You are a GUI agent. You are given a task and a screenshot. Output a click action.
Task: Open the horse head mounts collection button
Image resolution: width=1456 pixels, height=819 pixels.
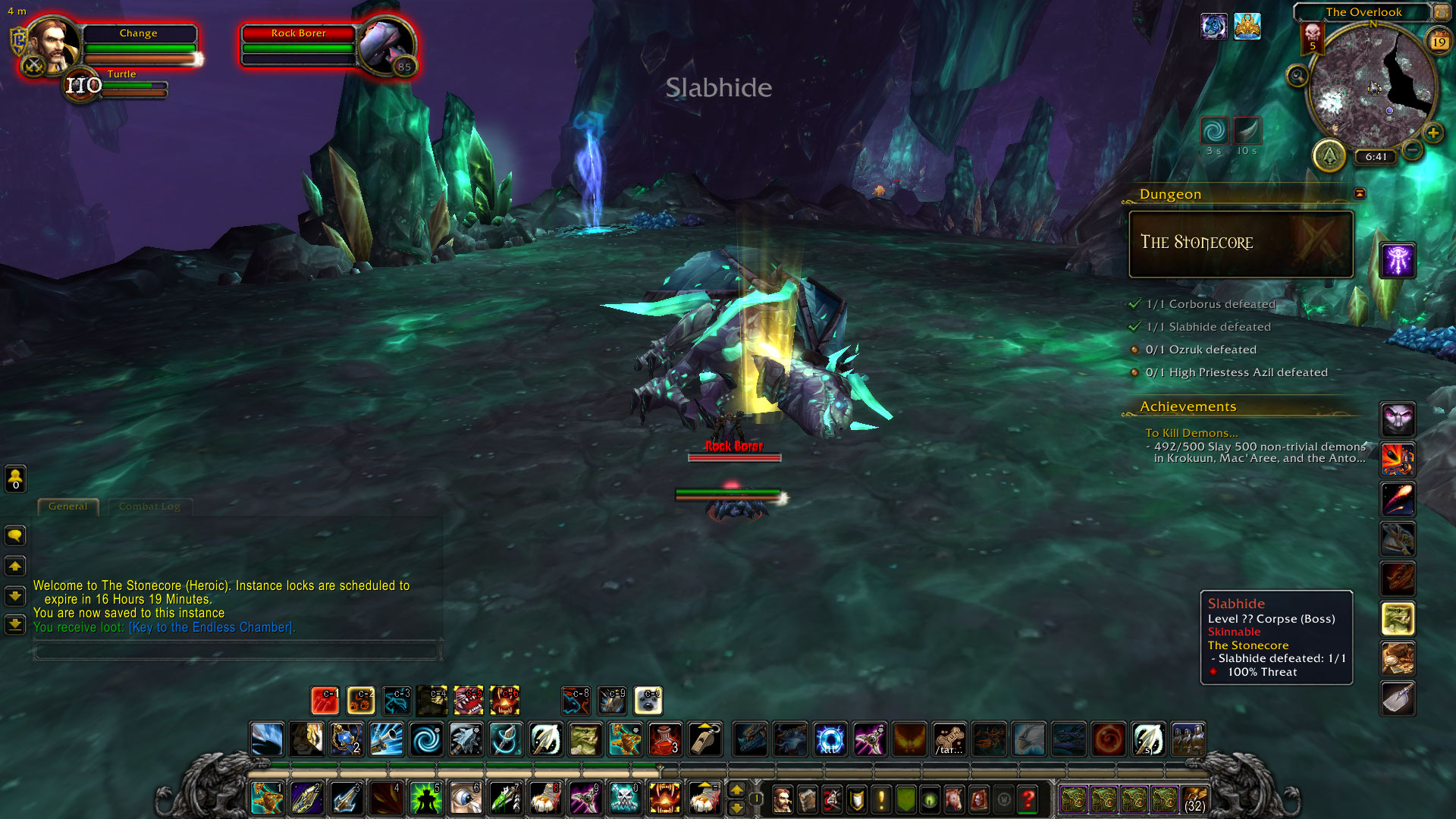954,799
